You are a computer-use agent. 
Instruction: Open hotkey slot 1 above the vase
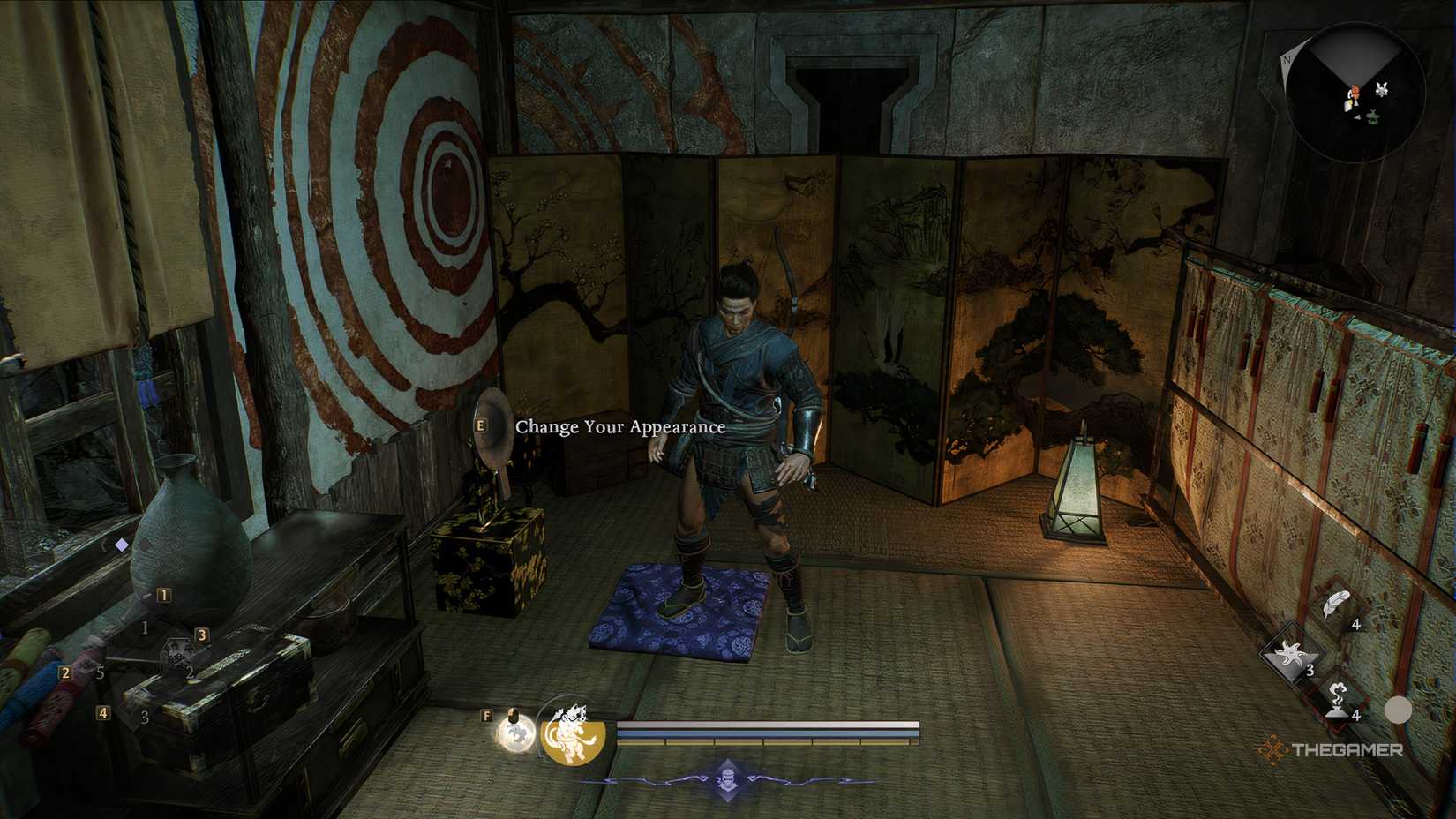point(164,596)
